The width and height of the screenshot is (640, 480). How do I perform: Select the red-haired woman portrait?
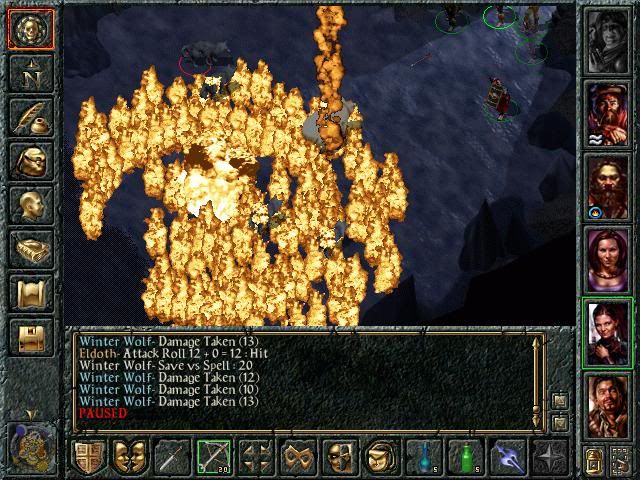click(609, 260)
